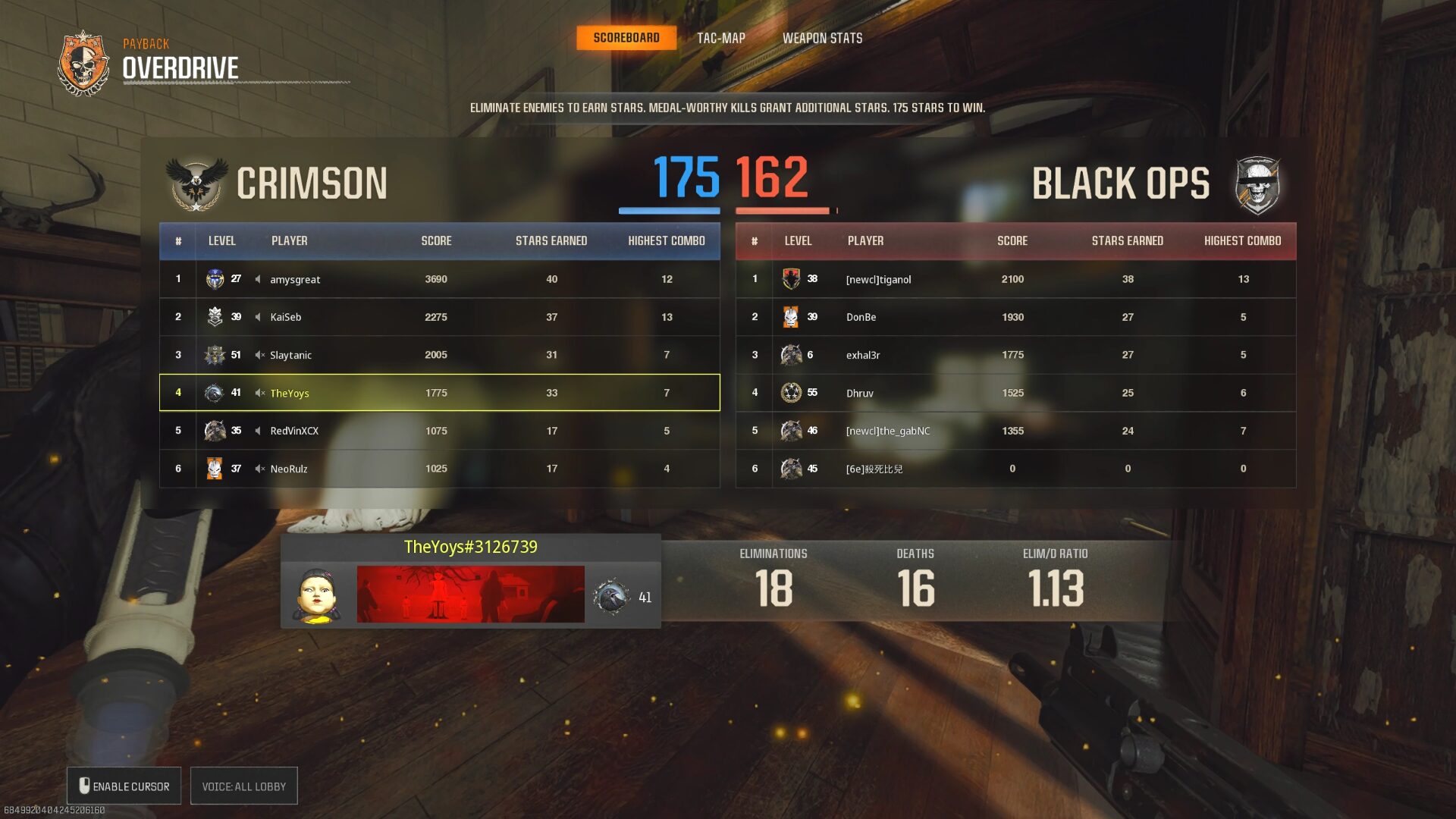Choose DonBe's scoreboard row
The width and height of the screenshot is (1456, 819).
1015,317
